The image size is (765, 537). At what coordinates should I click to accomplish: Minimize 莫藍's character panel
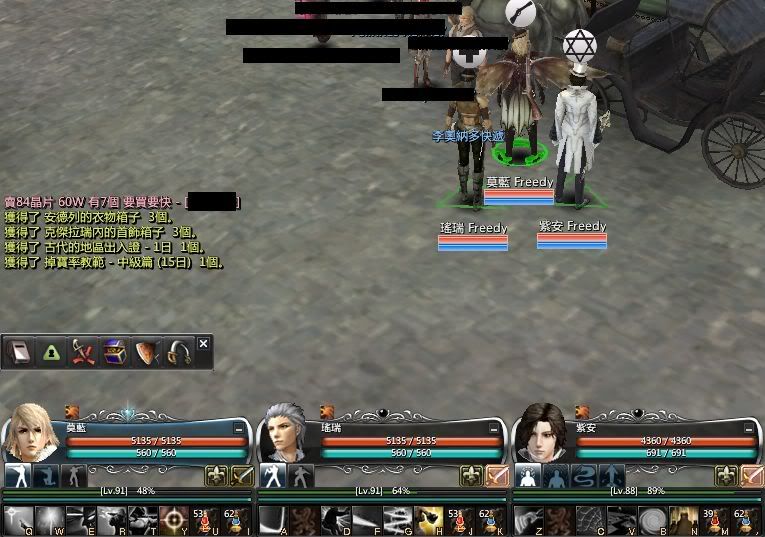239,428
